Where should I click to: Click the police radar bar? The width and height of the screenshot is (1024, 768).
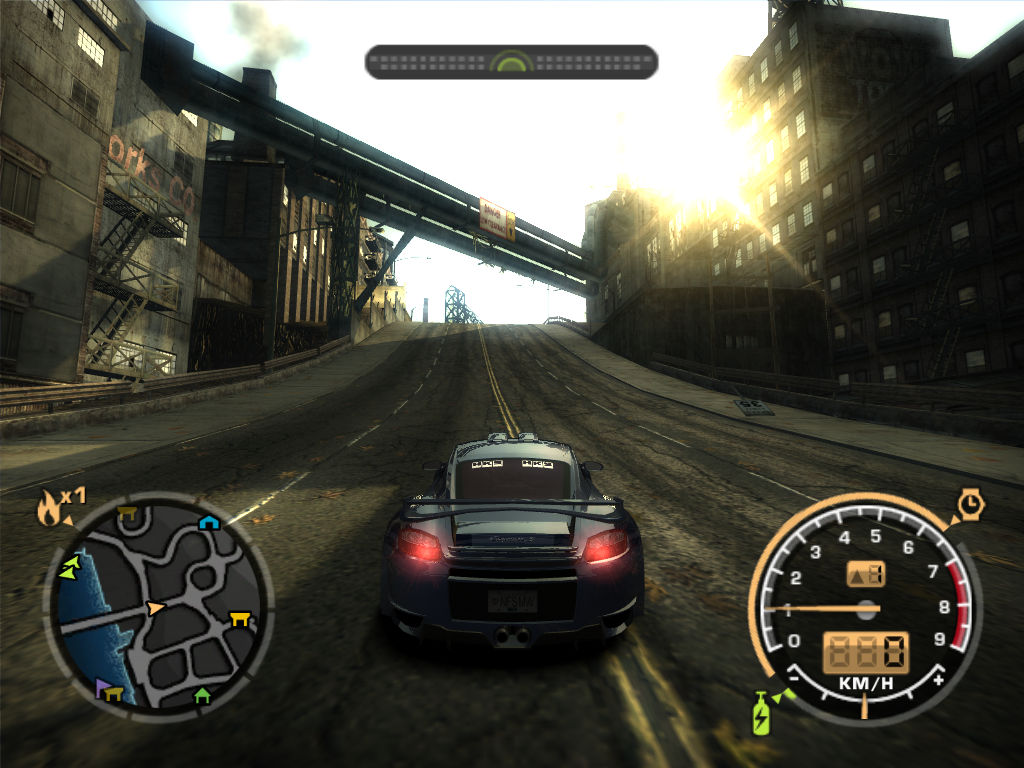511,62
